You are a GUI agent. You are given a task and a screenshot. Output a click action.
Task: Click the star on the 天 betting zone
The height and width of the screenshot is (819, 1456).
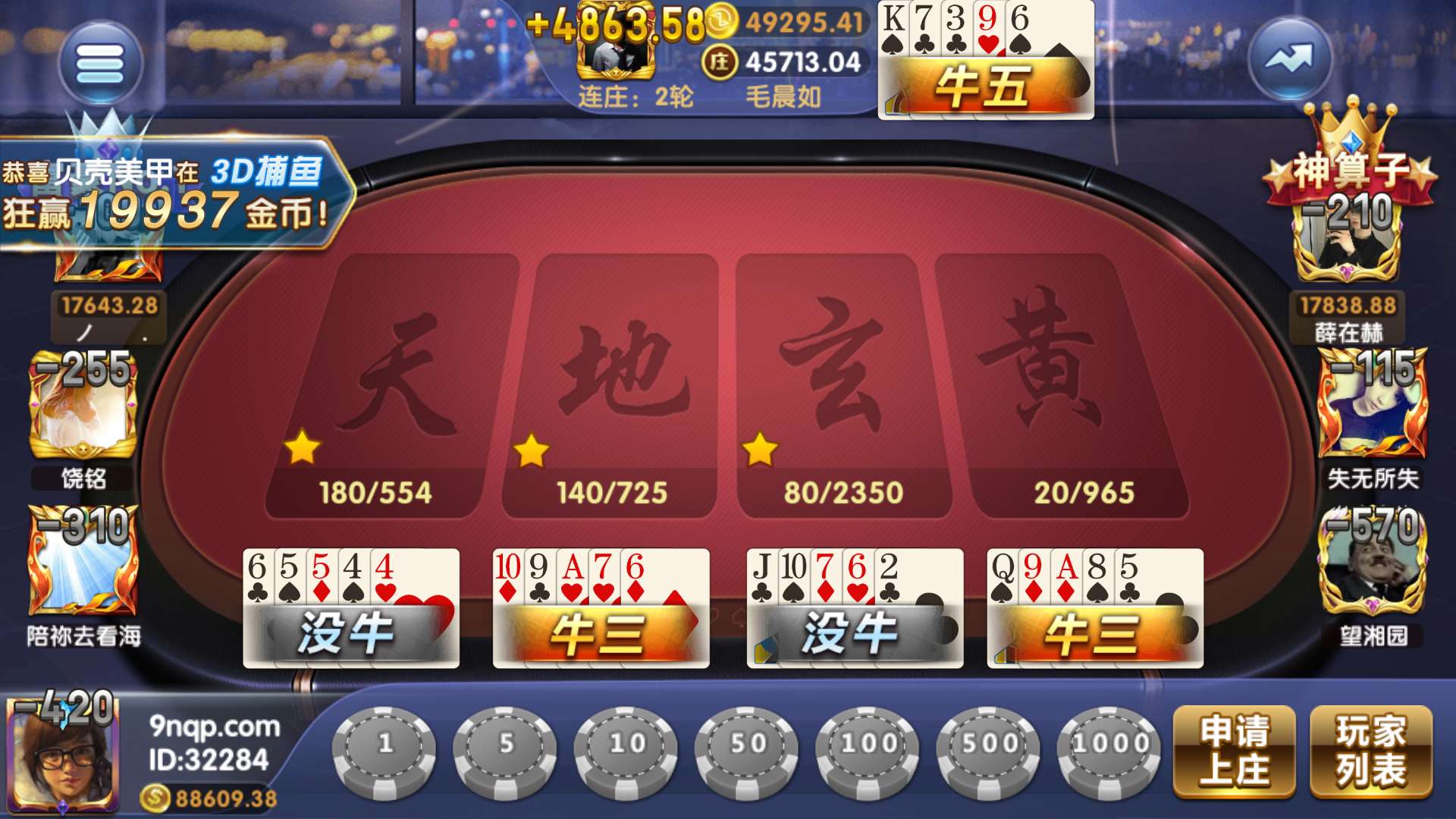point(303,447)
